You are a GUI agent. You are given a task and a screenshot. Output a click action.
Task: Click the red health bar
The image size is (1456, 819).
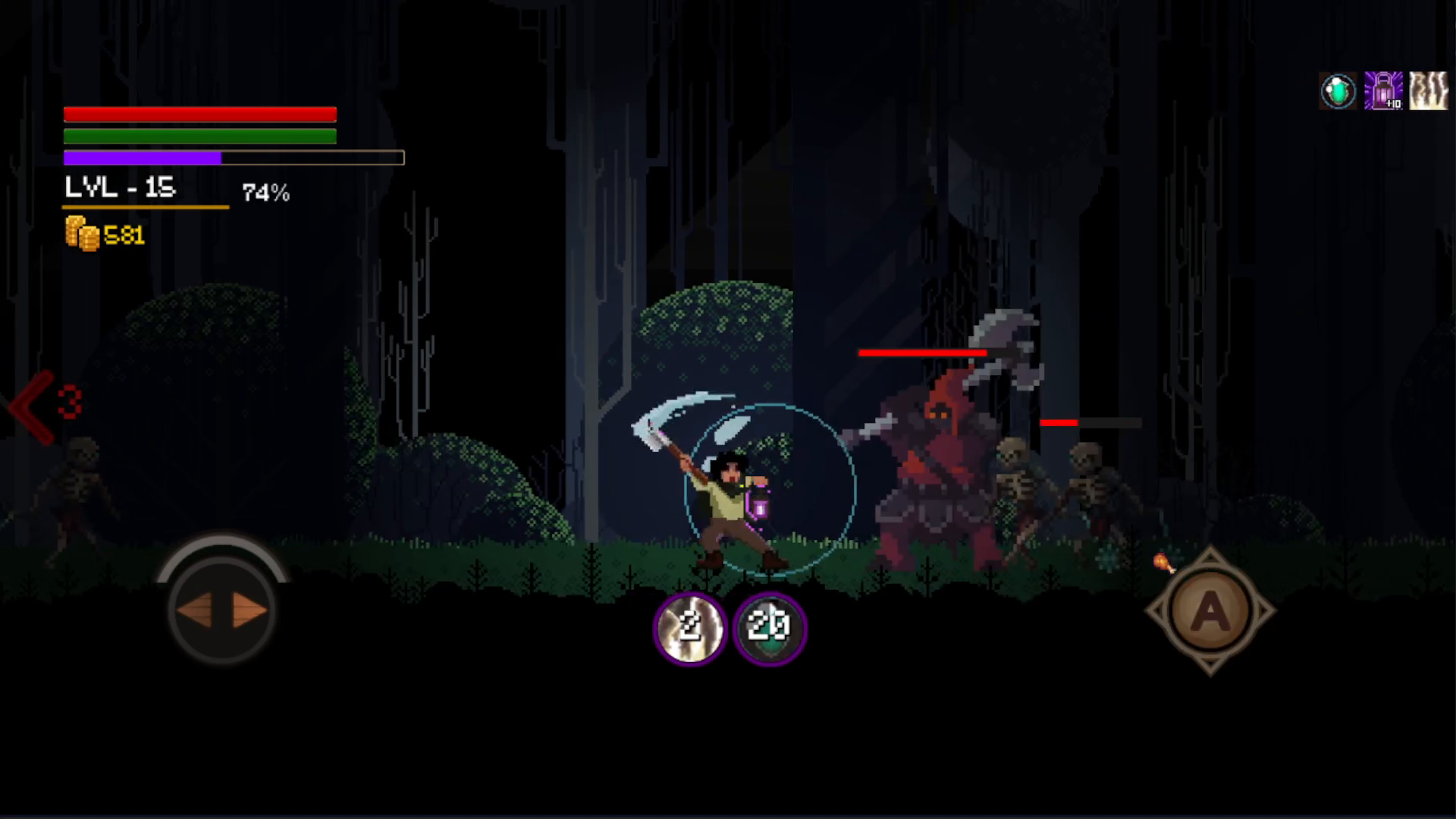pos(199,113)
